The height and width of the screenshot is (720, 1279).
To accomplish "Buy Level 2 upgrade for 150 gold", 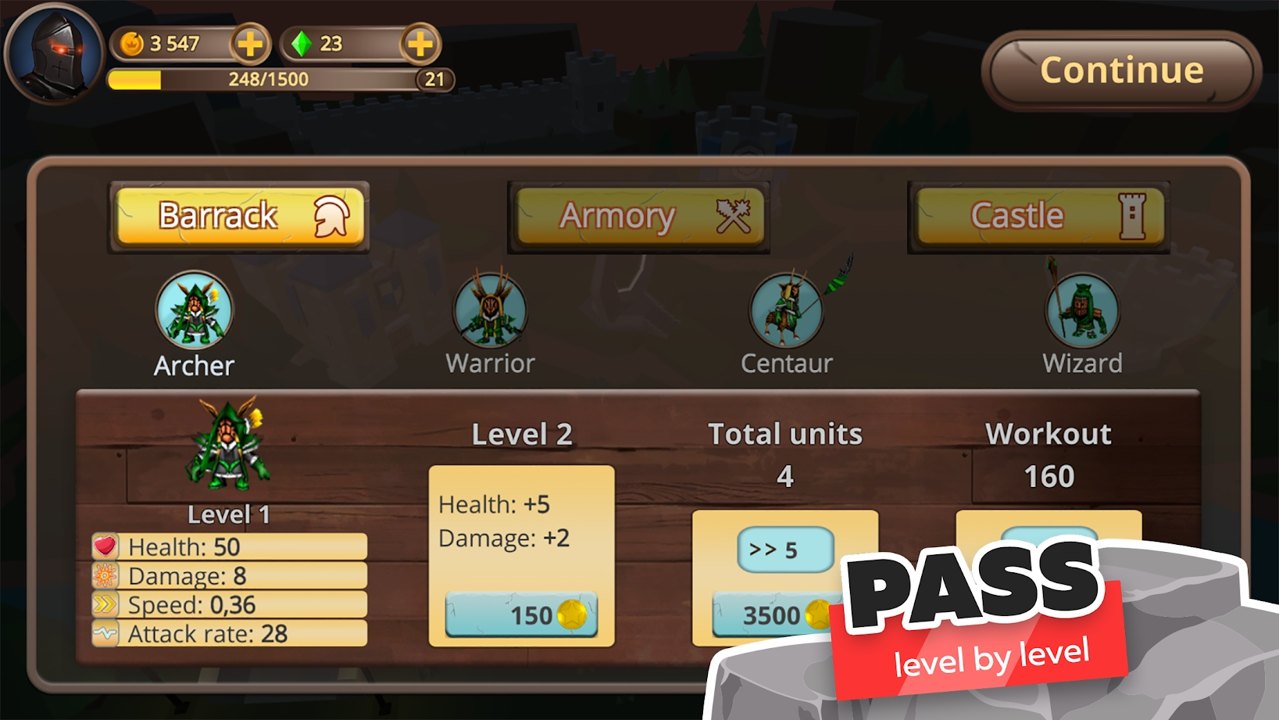I will coord(521,615).
